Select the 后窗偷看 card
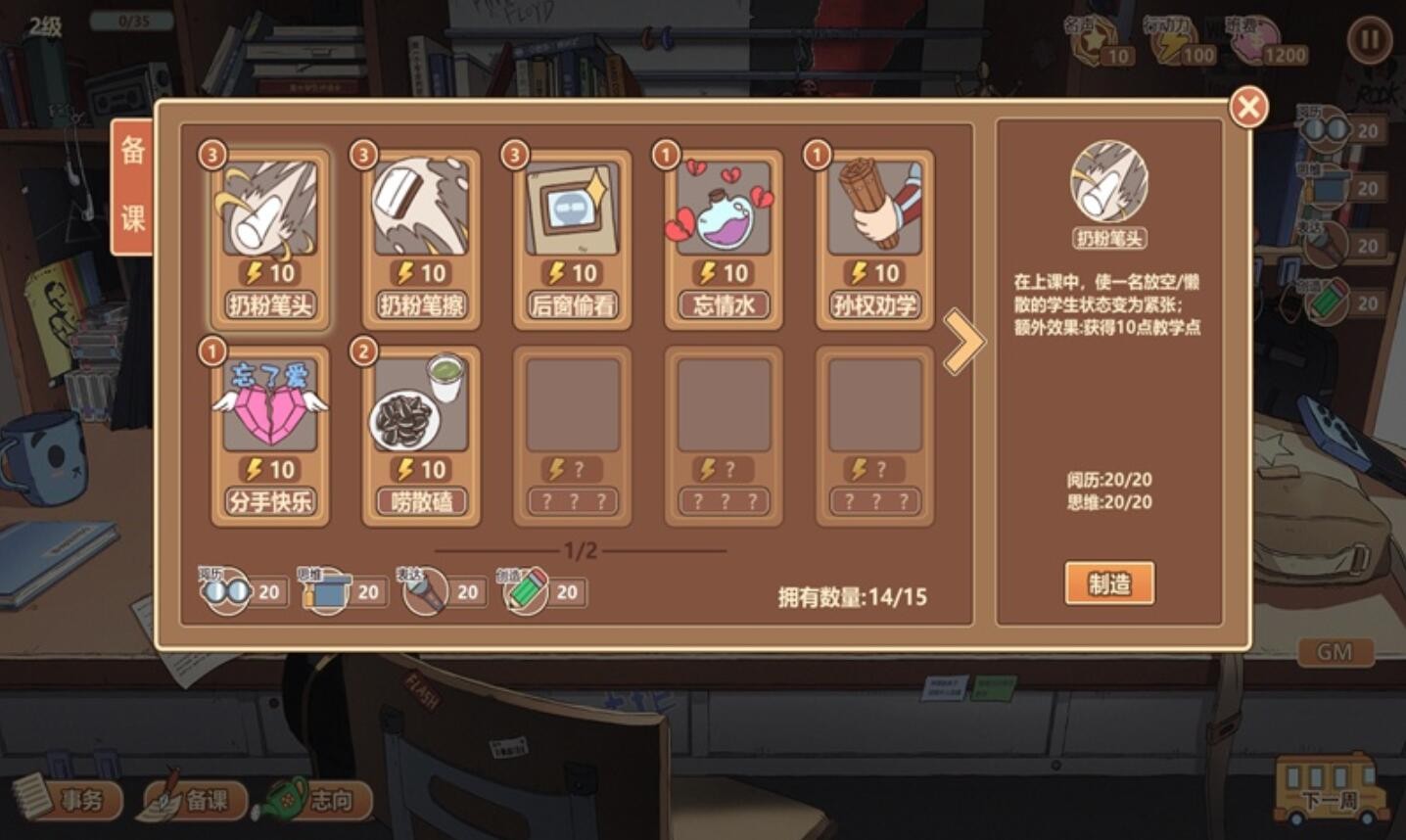Image resolution: width=1406 pixels, height=840 pixels. [x=572, y=240]
